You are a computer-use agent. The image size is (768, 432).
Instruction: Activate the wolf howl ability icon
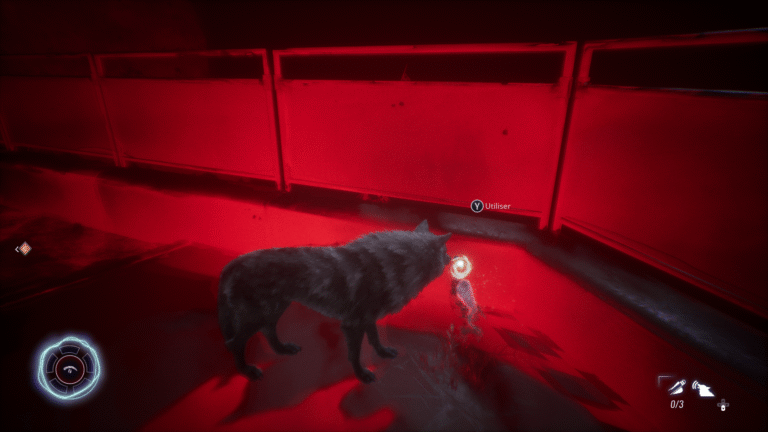pyautogui.click(x=704, y=386)
